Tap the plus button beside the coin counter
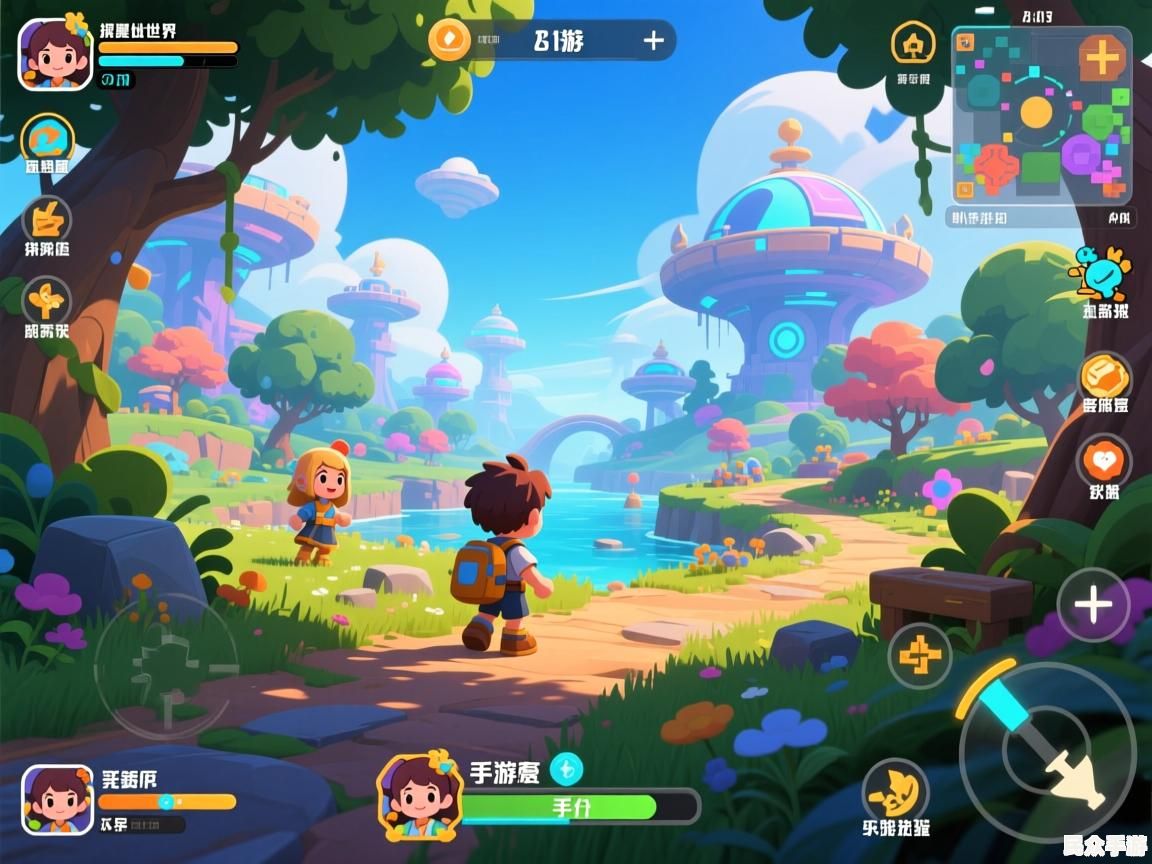1152x864 pixels. pyautogui.click(x=653, y=40)
